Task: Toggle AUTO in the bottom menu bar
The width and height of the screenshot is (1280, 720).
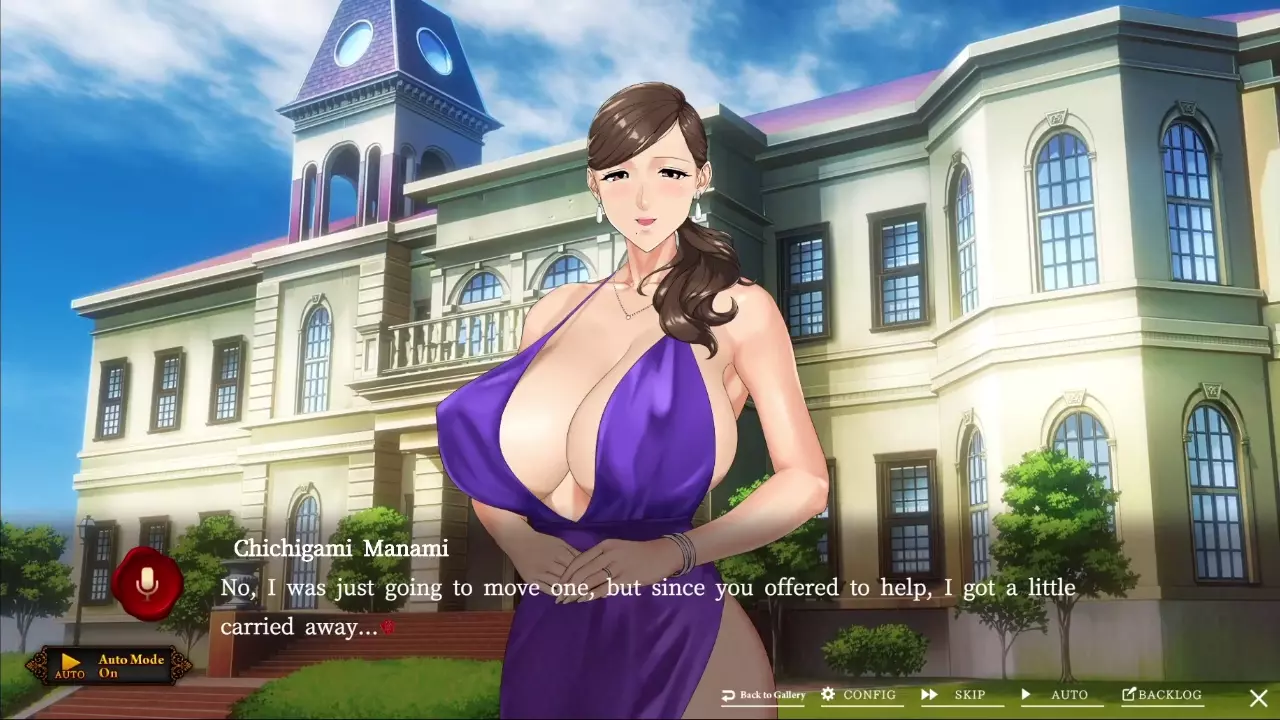Action: (1056, 695)
